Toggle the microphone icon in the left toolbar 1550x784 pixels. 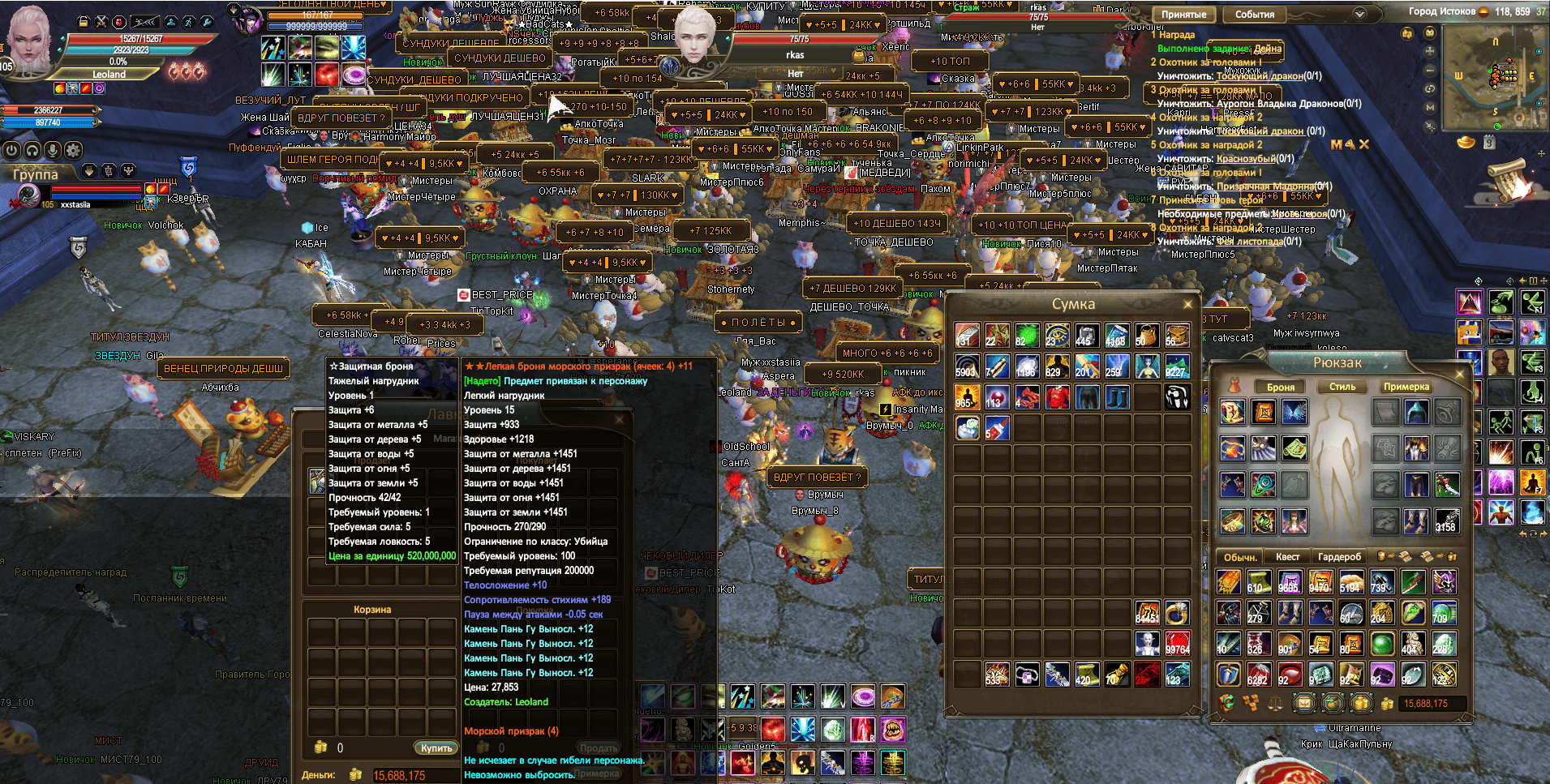point(53,150)
